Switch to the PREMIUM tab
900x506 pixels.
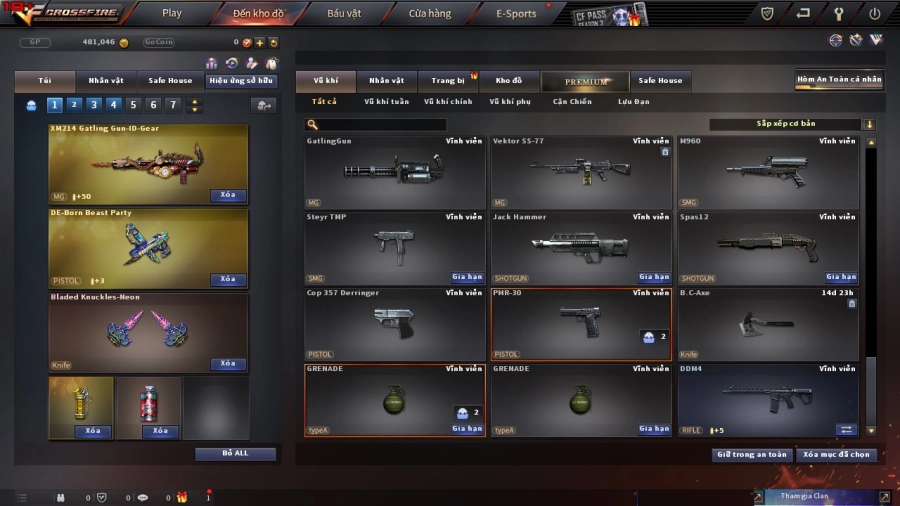pyautogui.click(x=586, y=81)
